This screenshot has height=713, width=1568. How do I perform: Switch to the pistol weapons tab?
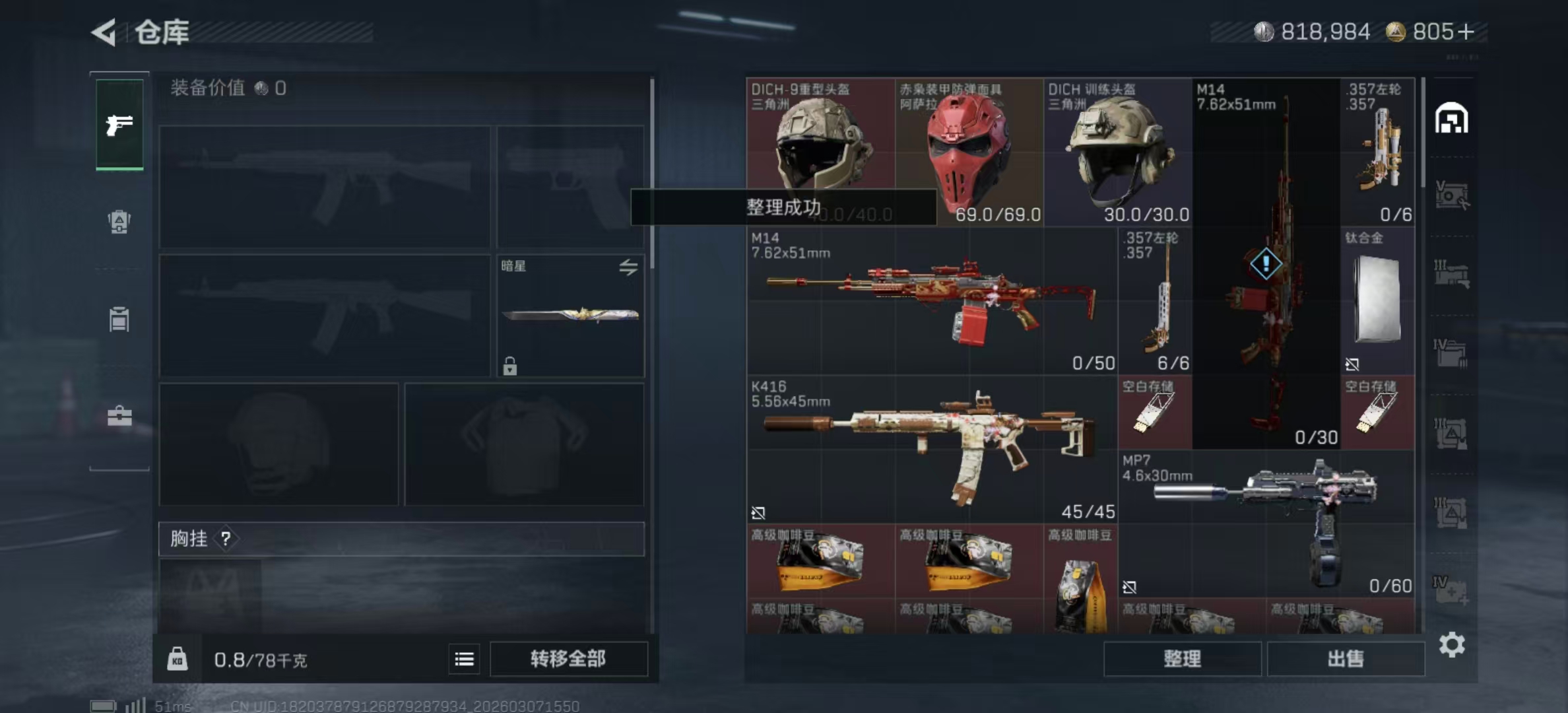[119, 124]
